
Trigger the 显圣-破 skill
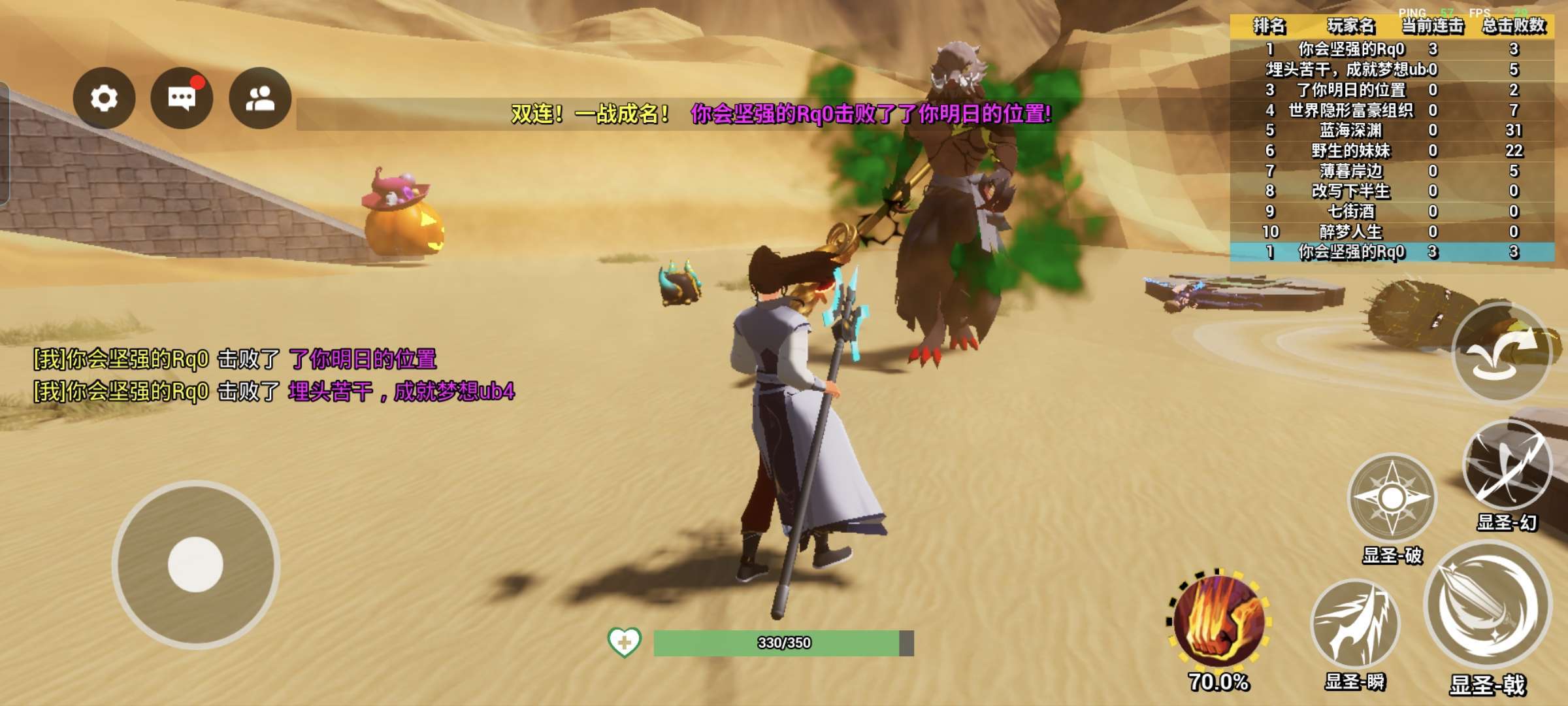click(1392, 499)
